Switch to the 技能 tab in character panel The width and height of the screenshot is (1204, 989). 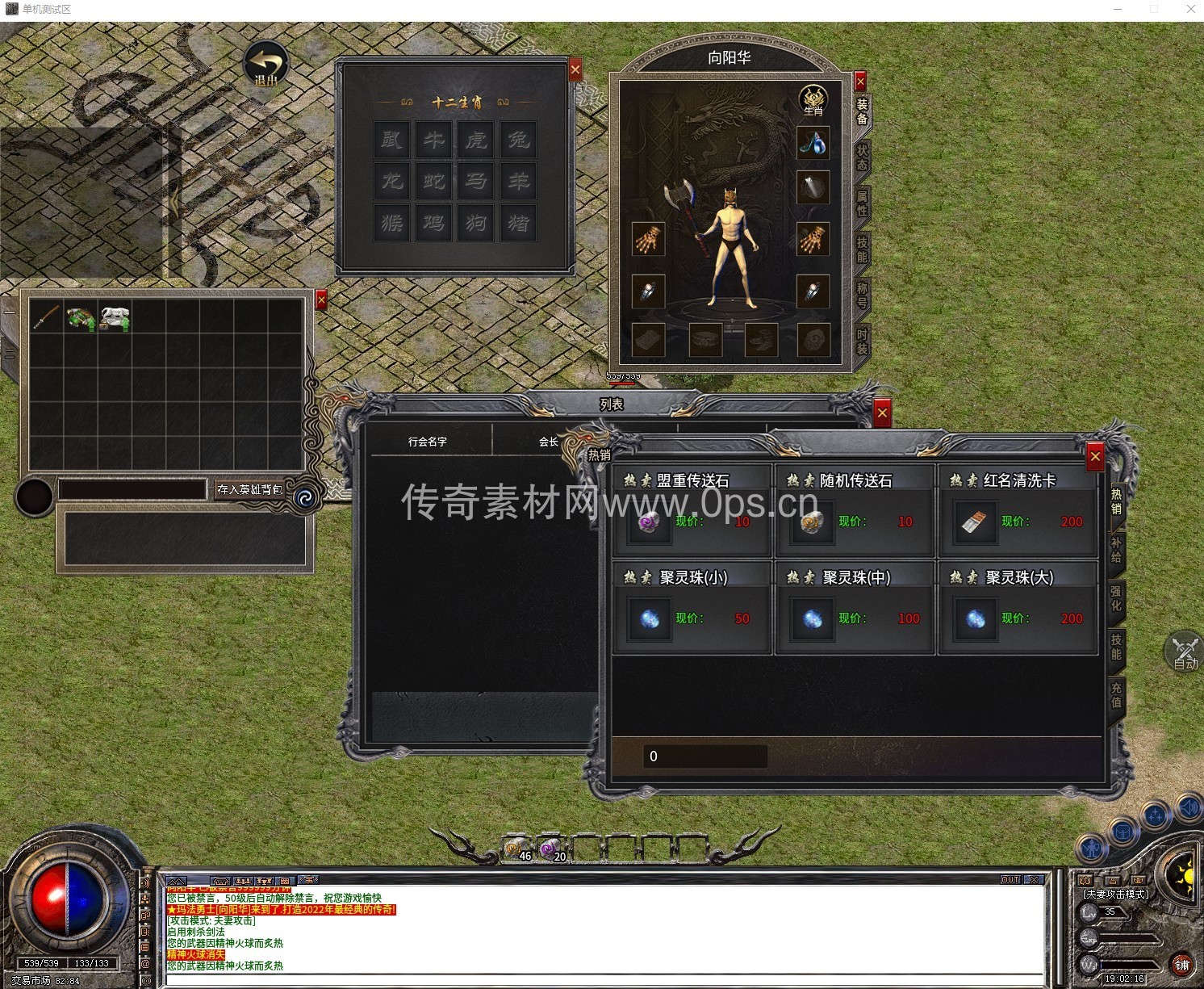tap(862, 249)
